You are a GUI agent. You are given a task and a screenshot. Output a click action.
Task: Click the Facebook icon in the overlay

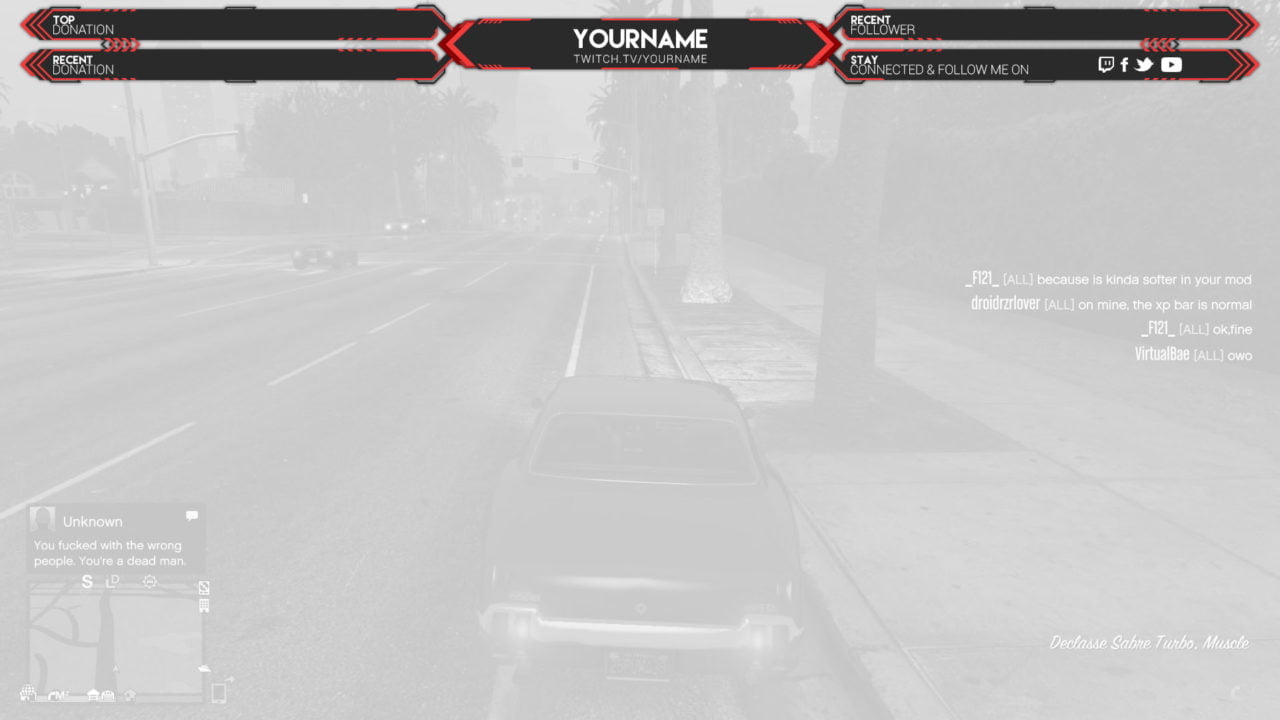1124,64
